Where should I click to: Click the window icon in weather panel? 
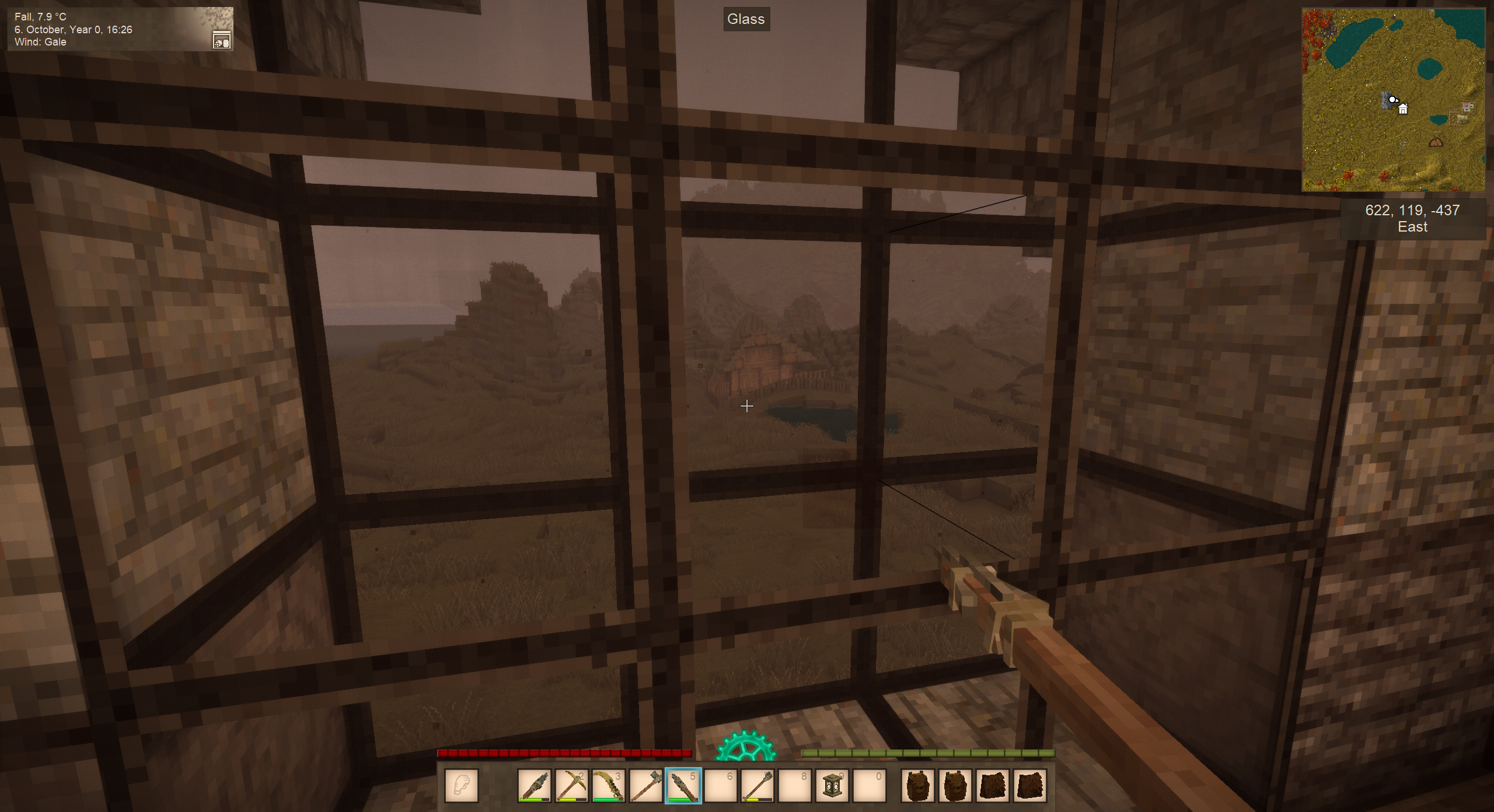click(222, 40)
